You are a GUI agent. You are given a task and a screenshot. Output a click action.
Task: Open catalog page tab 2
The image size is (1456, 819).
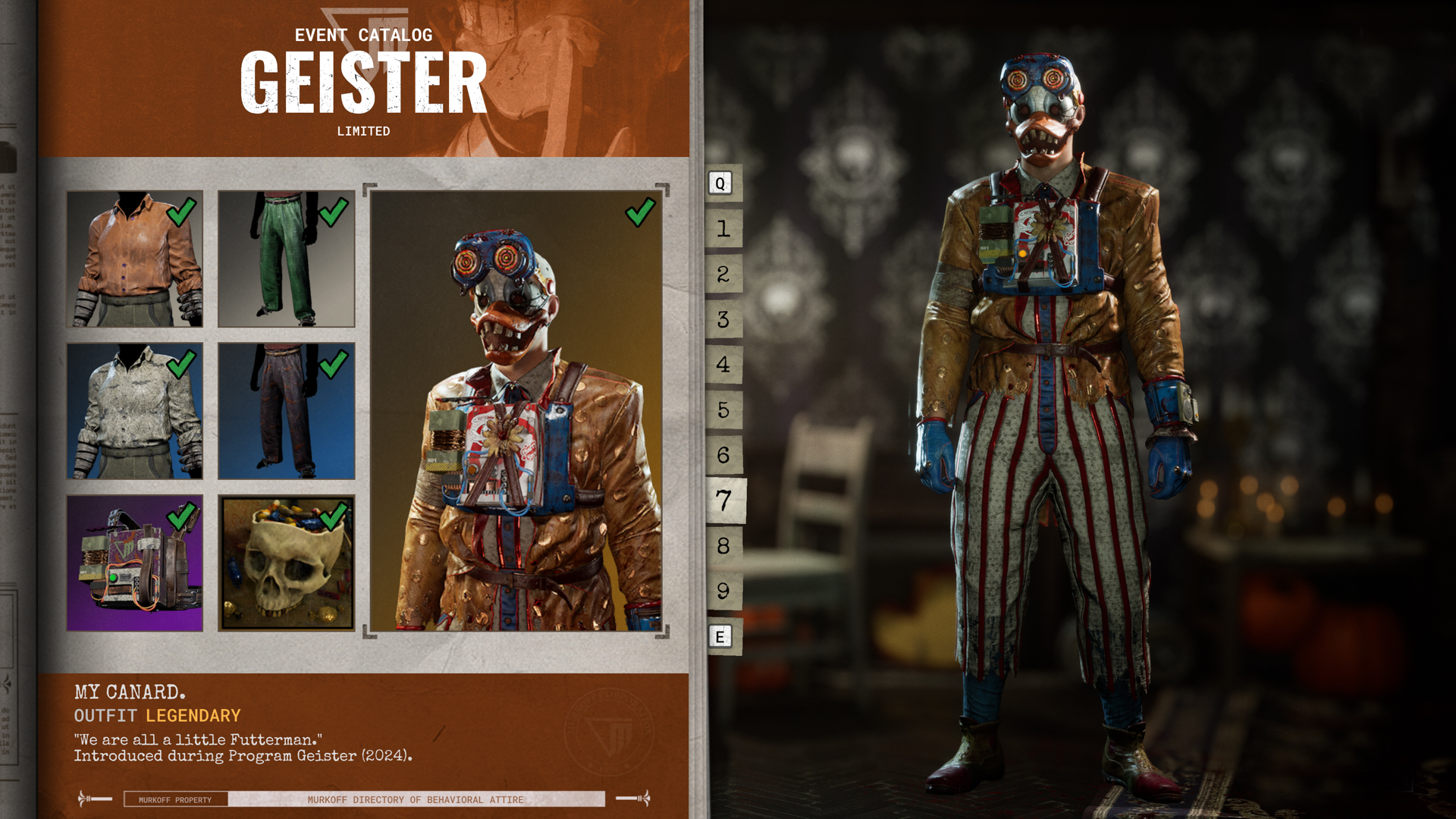click(723, 274)
